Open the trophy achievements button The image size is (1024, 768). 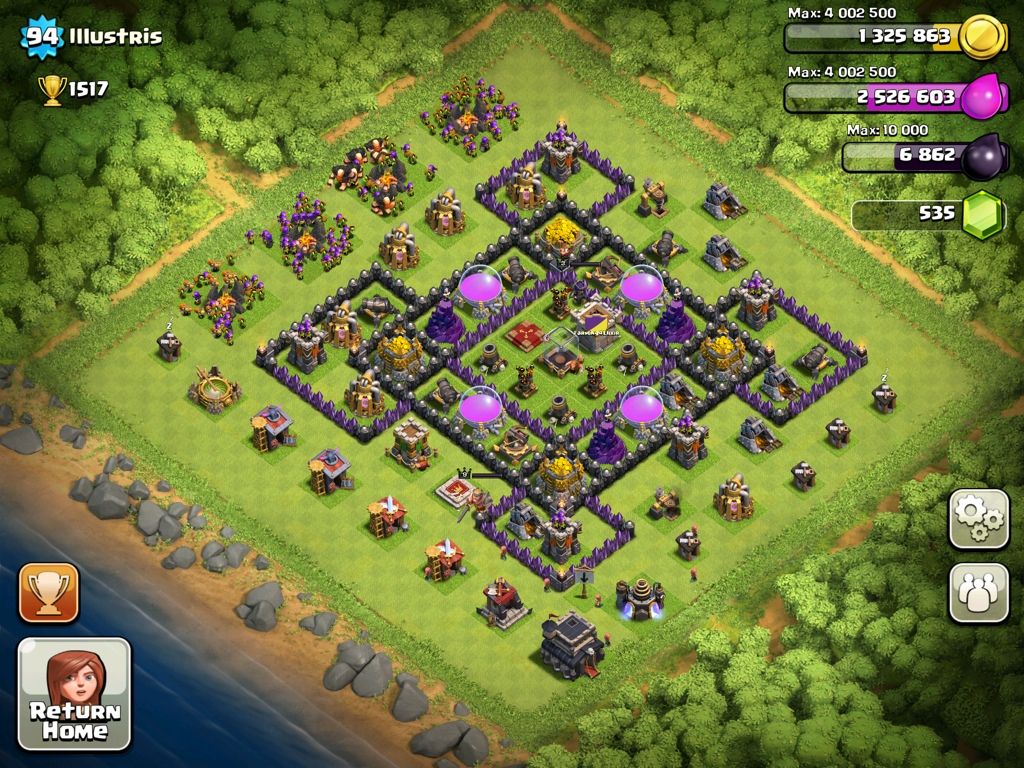(48, 592)
